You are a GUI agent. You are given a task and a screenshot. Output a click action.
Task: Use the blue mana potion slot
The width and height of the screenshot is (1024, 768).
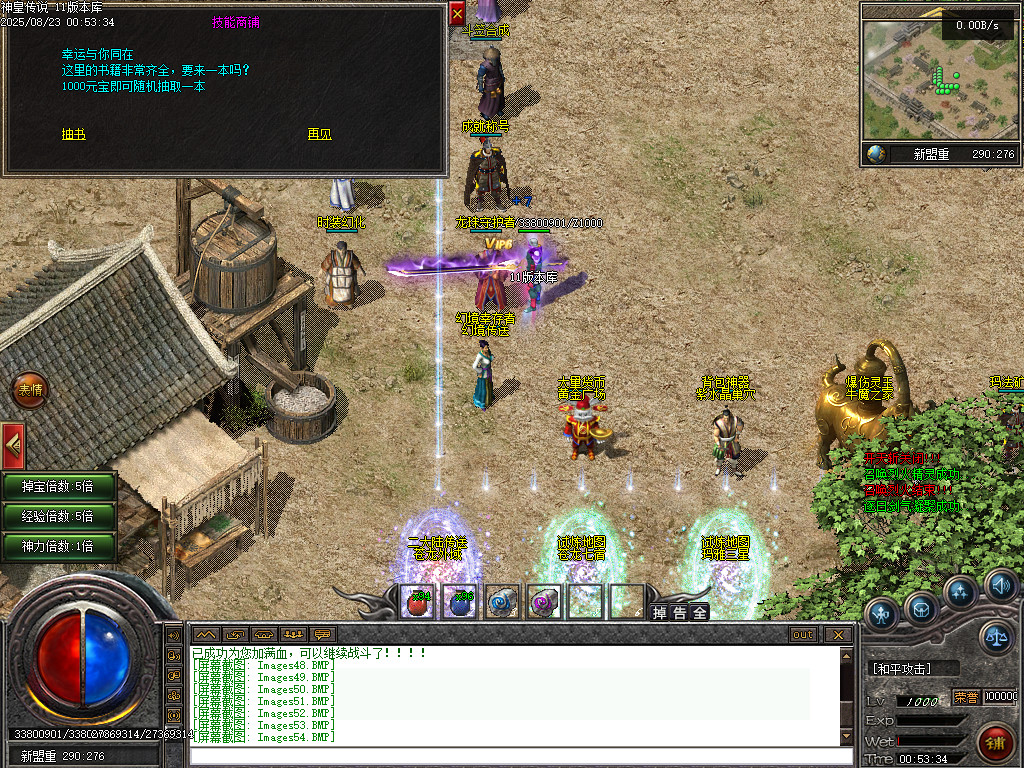coord(459,601)
